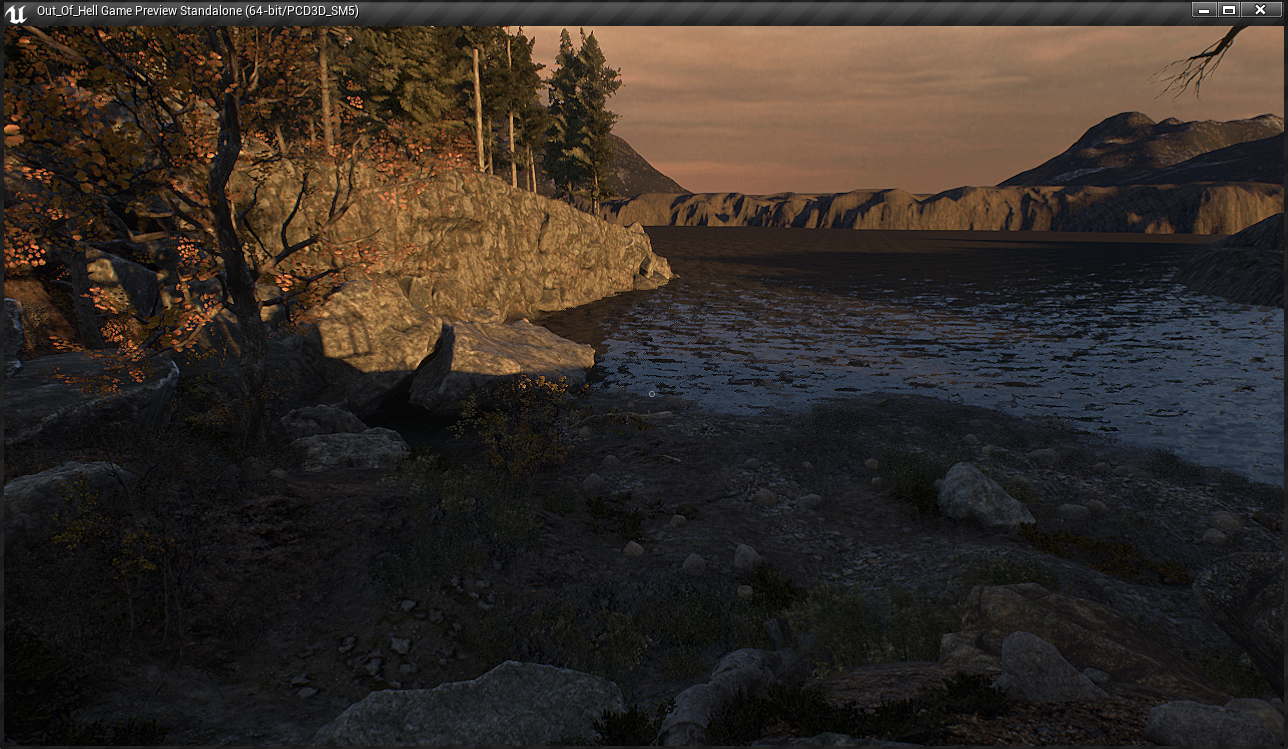Close the Out_Of_Hell preview window
The height and width of the screenshot is (749, 1288).
coord(1260,10)
